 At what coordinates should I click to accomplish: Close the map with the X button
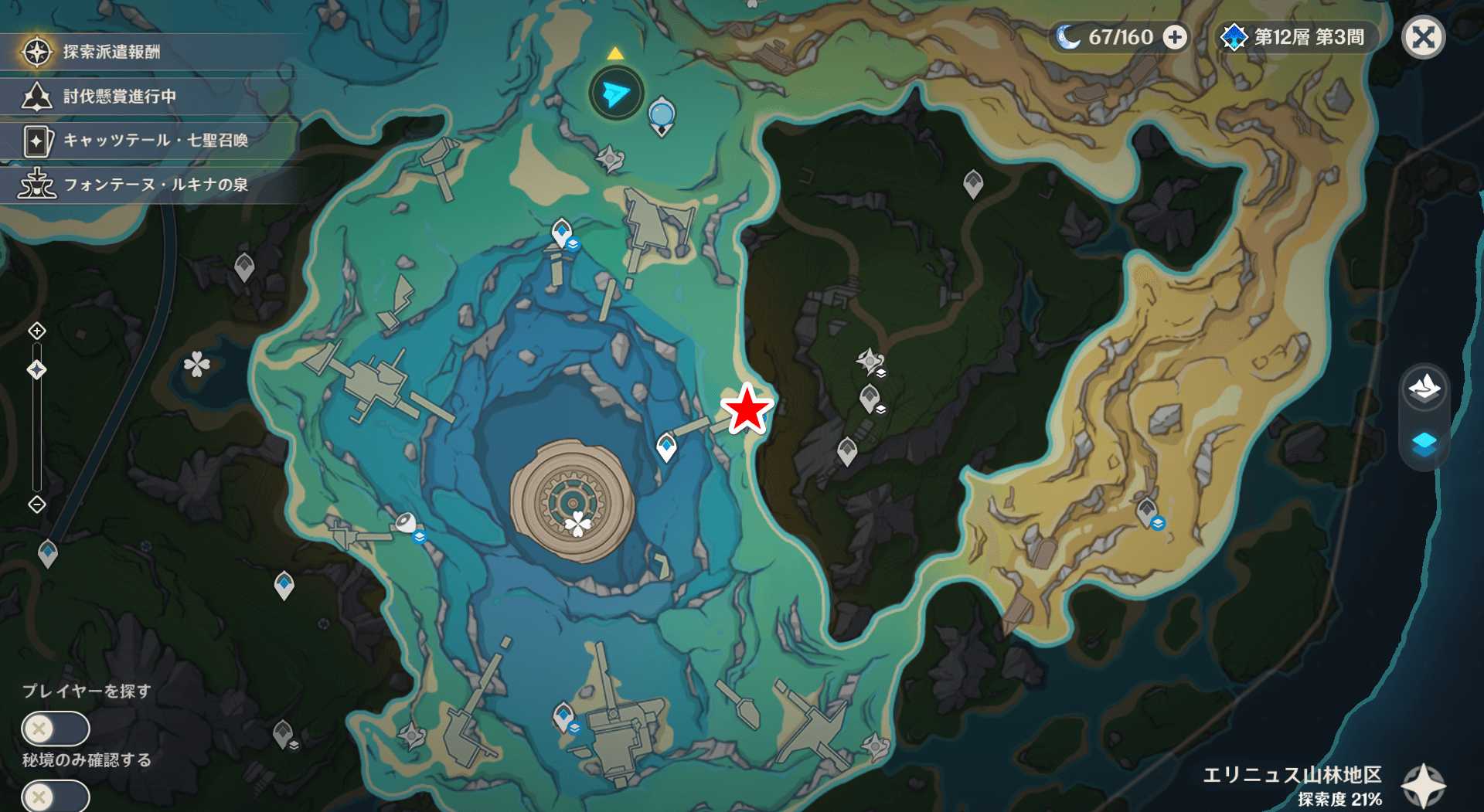click(x=1423, y=37)
